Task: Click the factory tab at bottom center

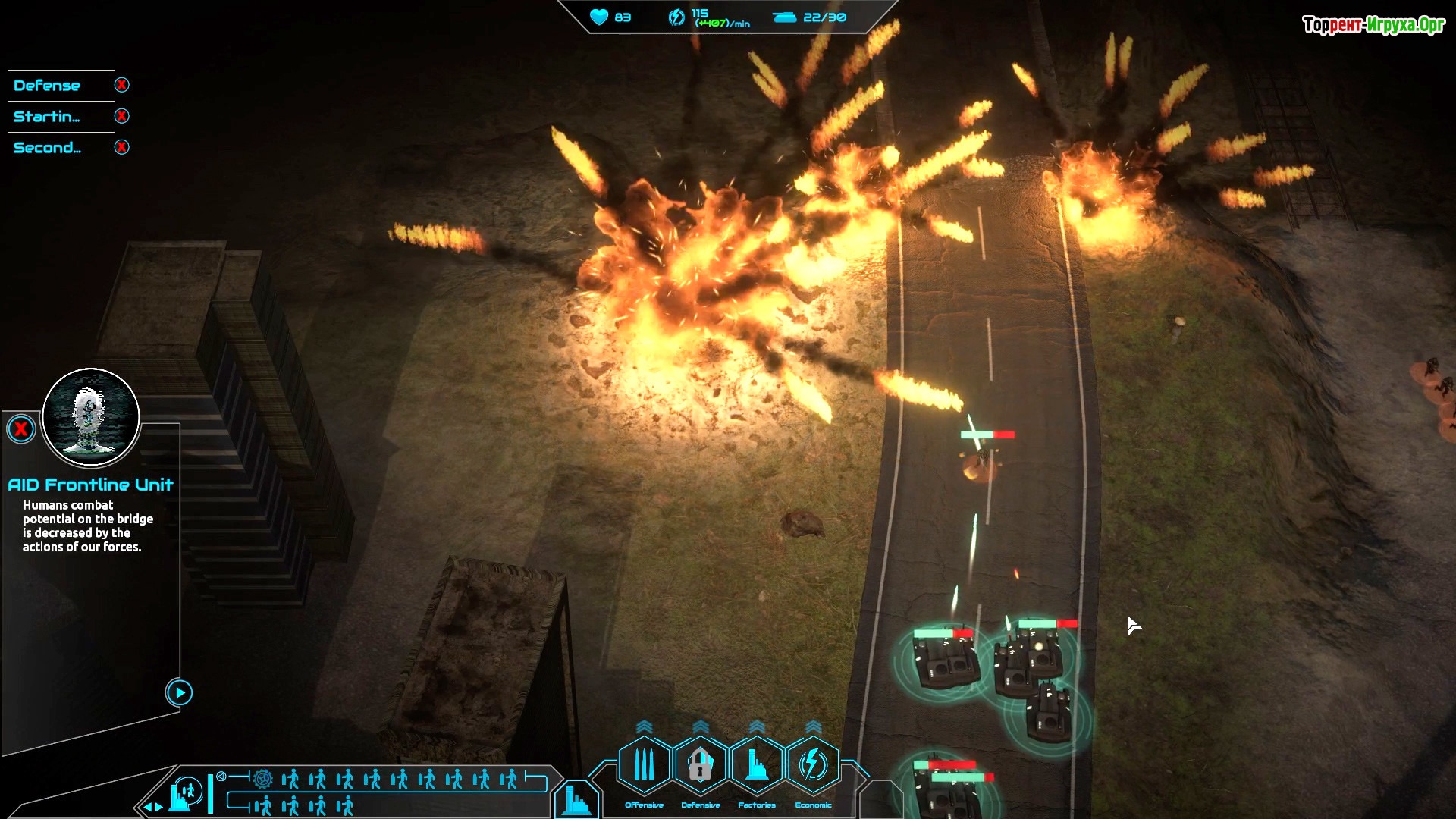Action: coord(576,800)
